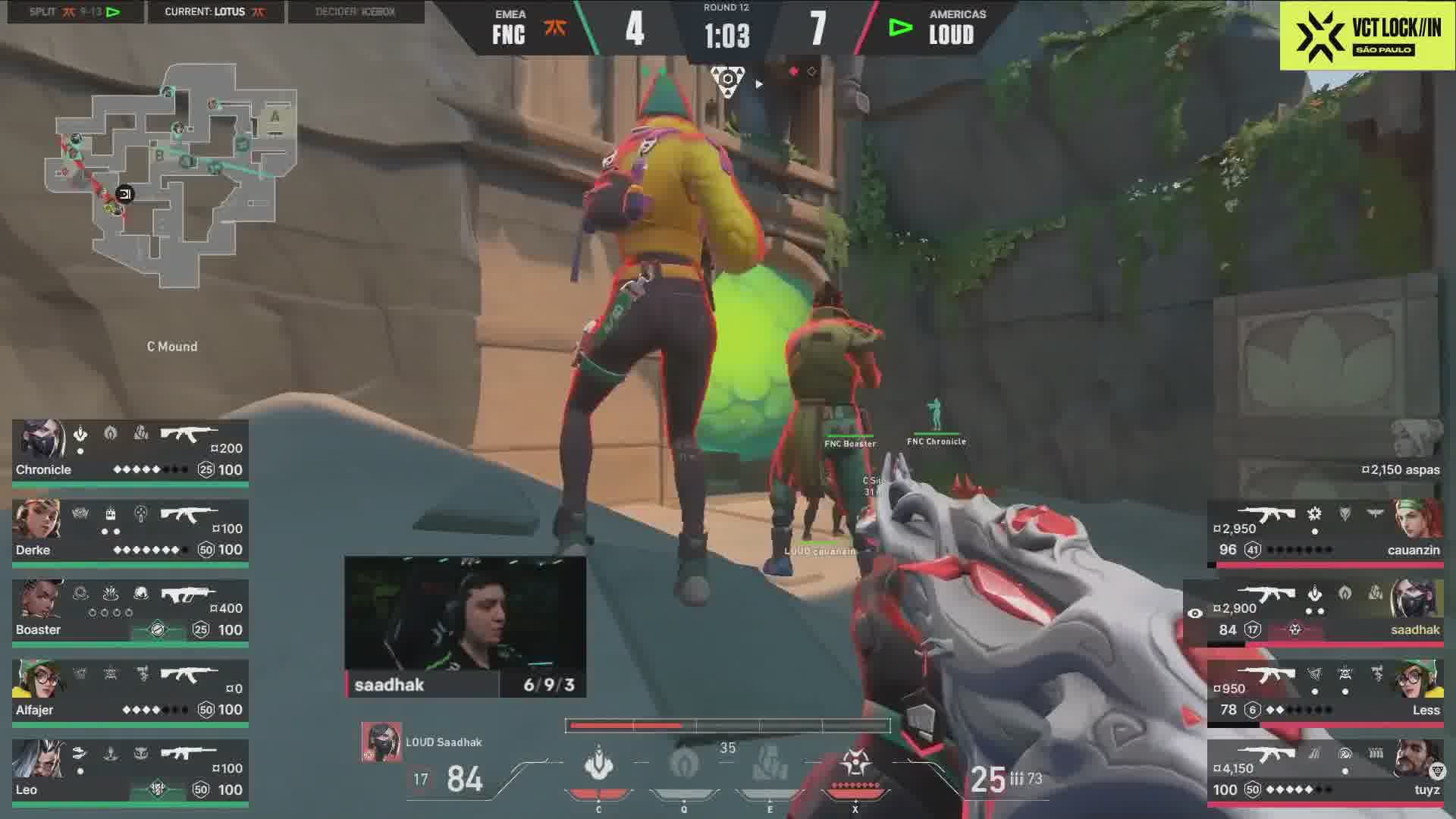Pick Alfajer's player row
The width and height of the screenshot is (1456, 819).
(x=130, y=693)
